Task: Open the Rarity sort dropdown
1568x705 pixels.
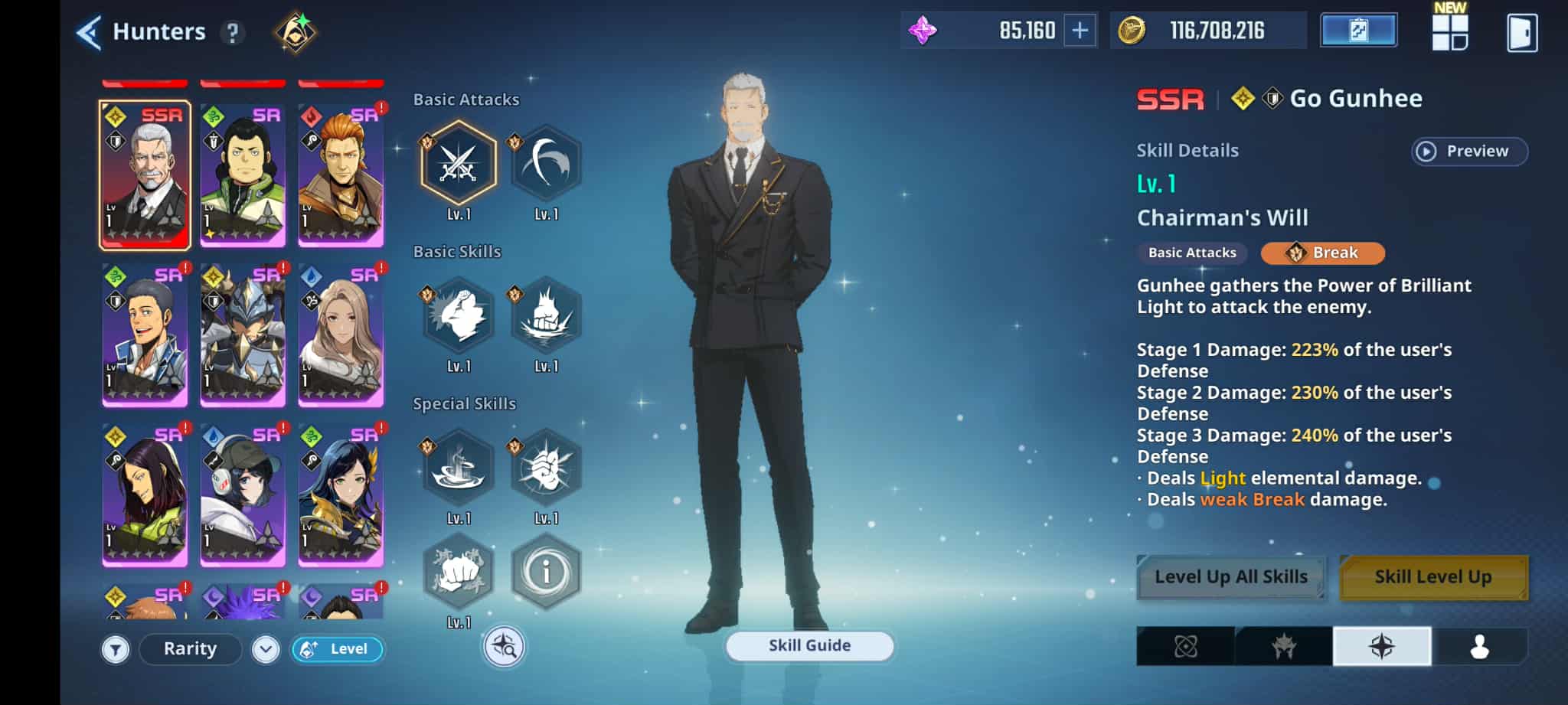Action: pos(191,649)
